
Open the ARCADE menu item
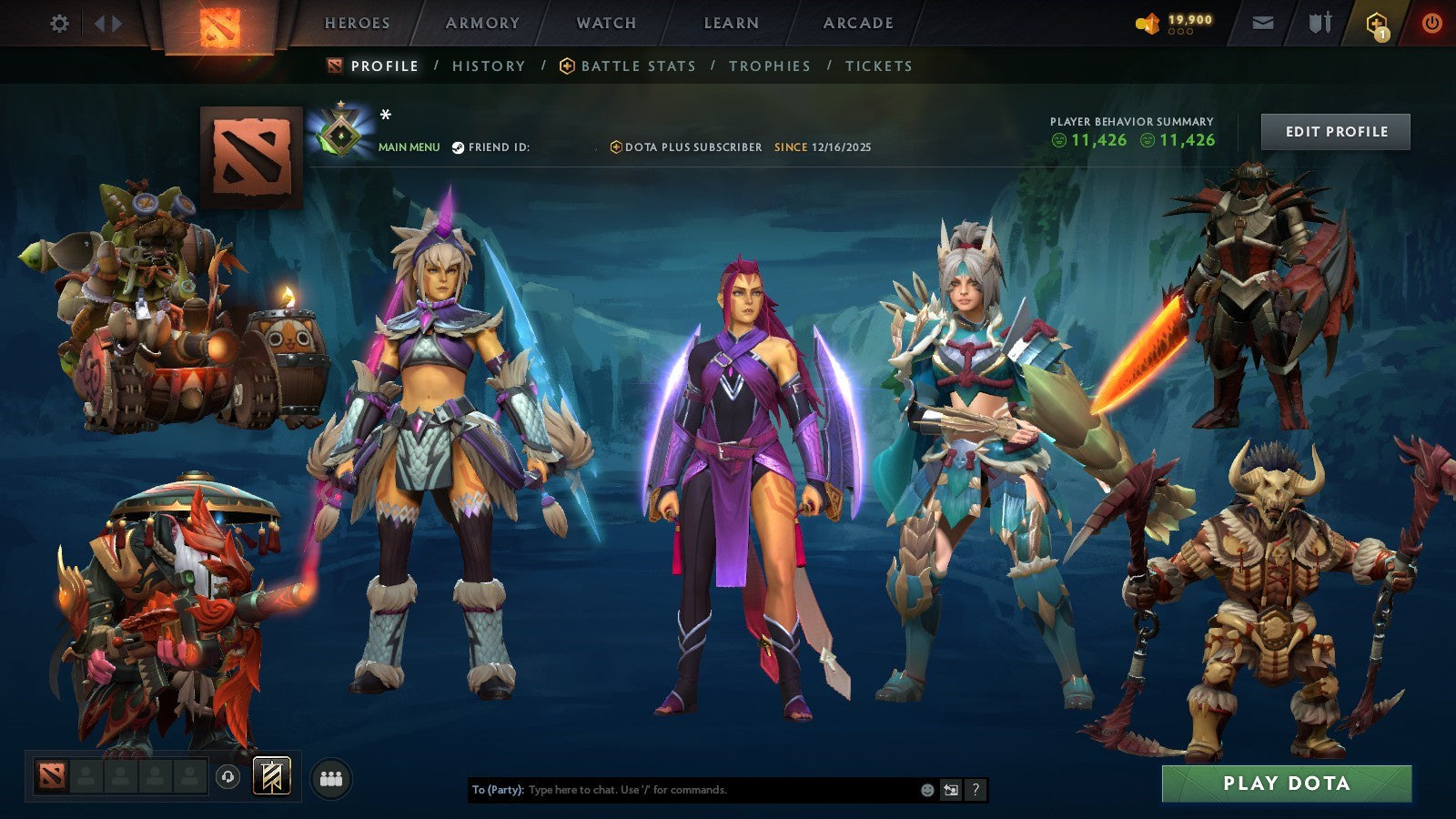coord(859,23)
